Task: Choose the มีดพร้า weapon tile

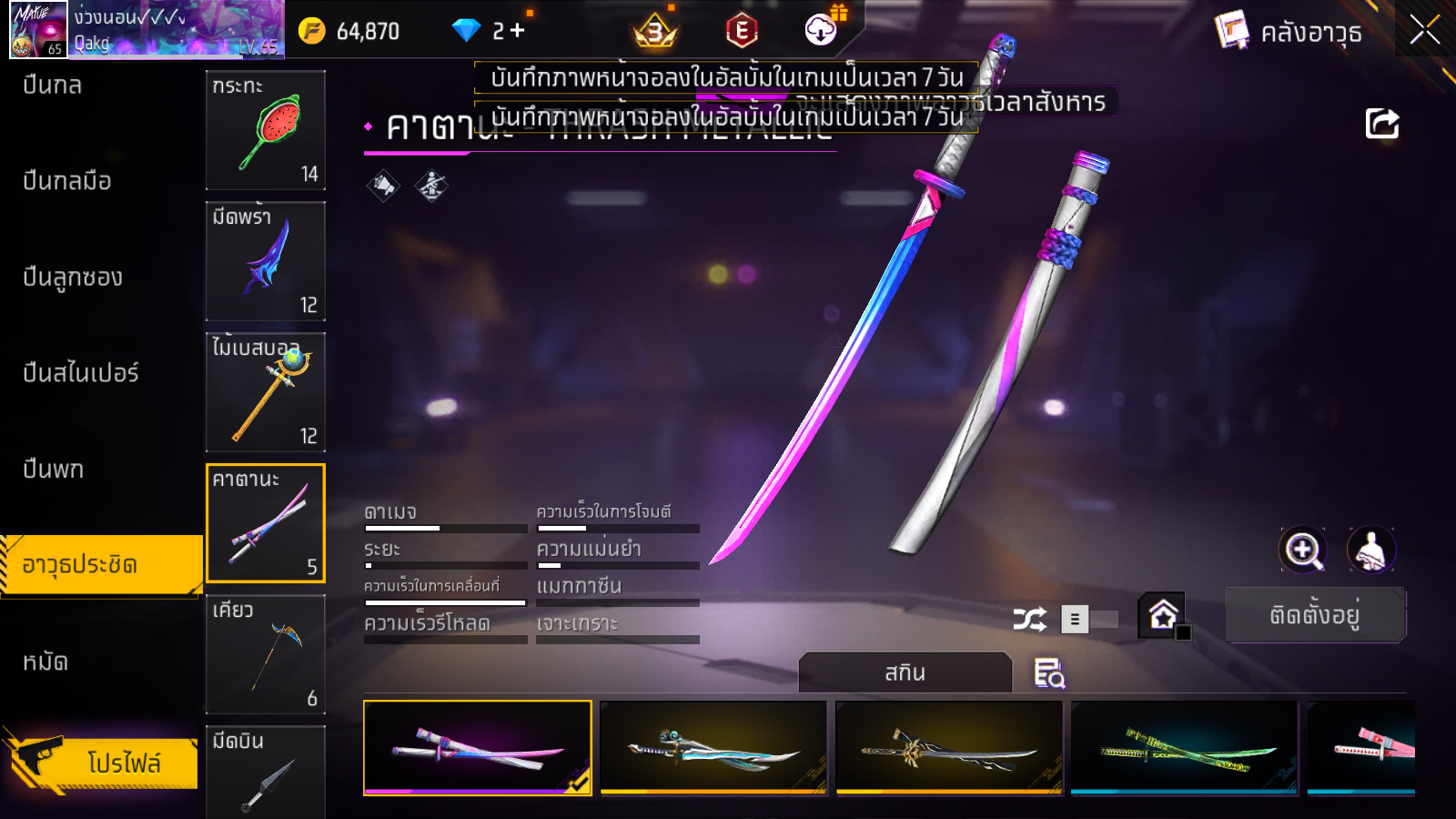Action: coord(266,261)
